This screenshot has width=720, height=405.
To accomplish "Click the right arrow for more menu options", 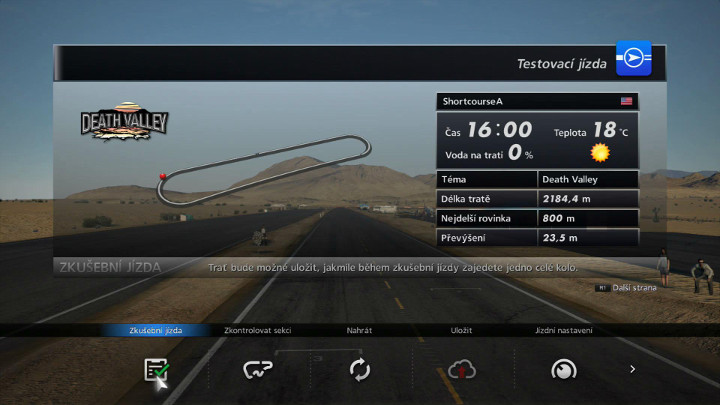I will (632, 369).
